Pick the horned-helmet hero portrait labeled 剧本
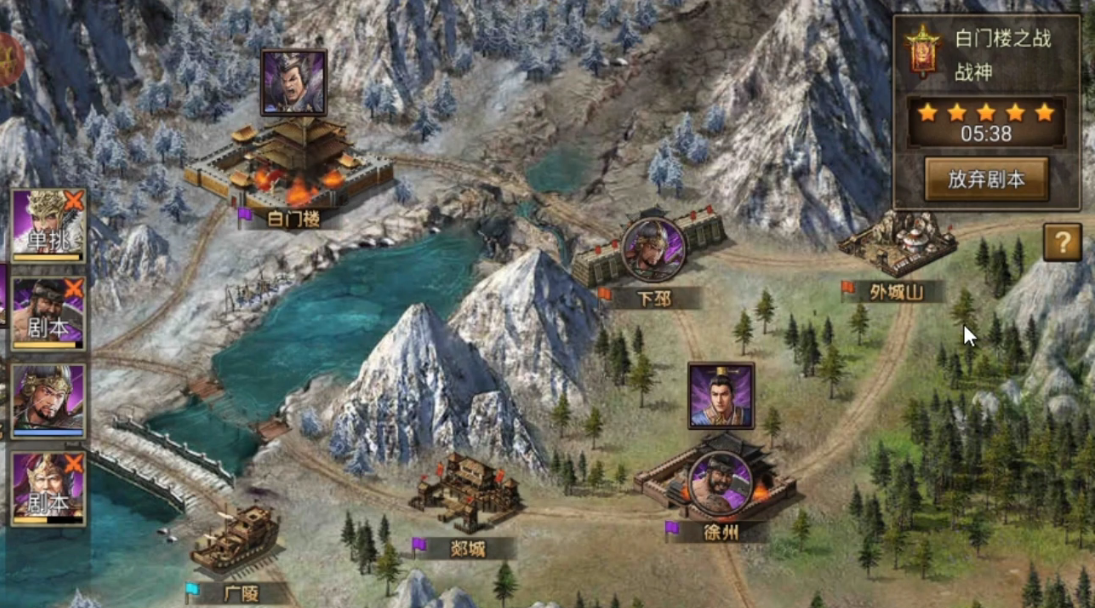The image size is (1095, 608). coord(48,488)
